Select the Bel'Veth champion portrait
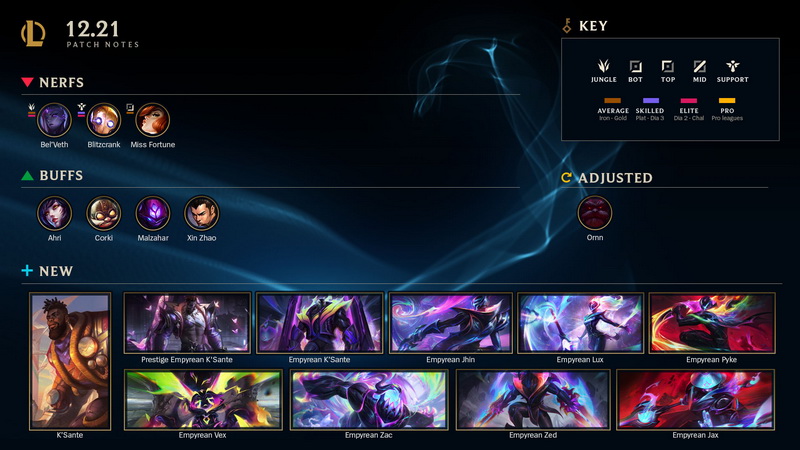Viewport: 800px width, 450px height. [54, 120]
